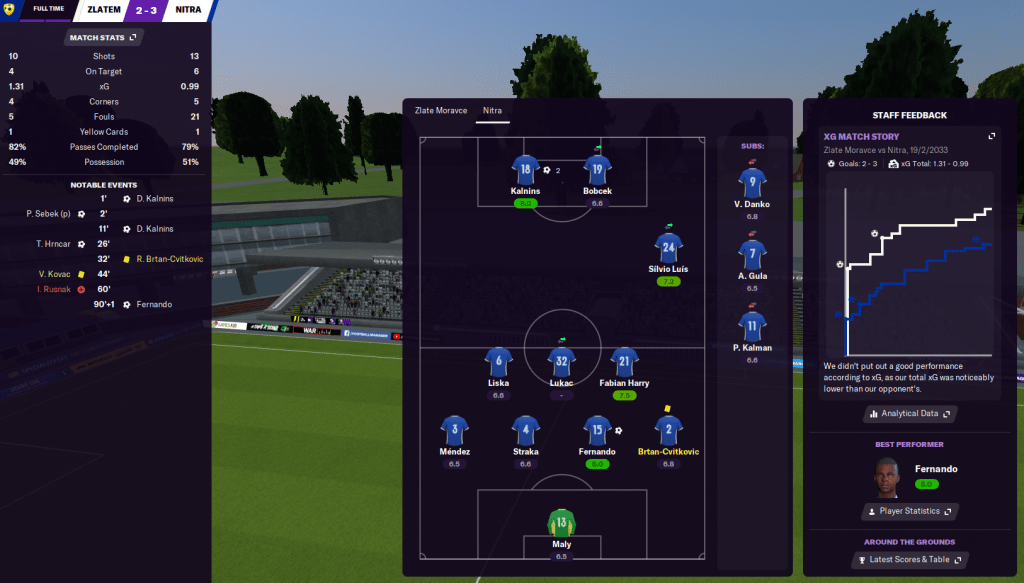
Task: Select Liska in midfield
Action: 499,363
